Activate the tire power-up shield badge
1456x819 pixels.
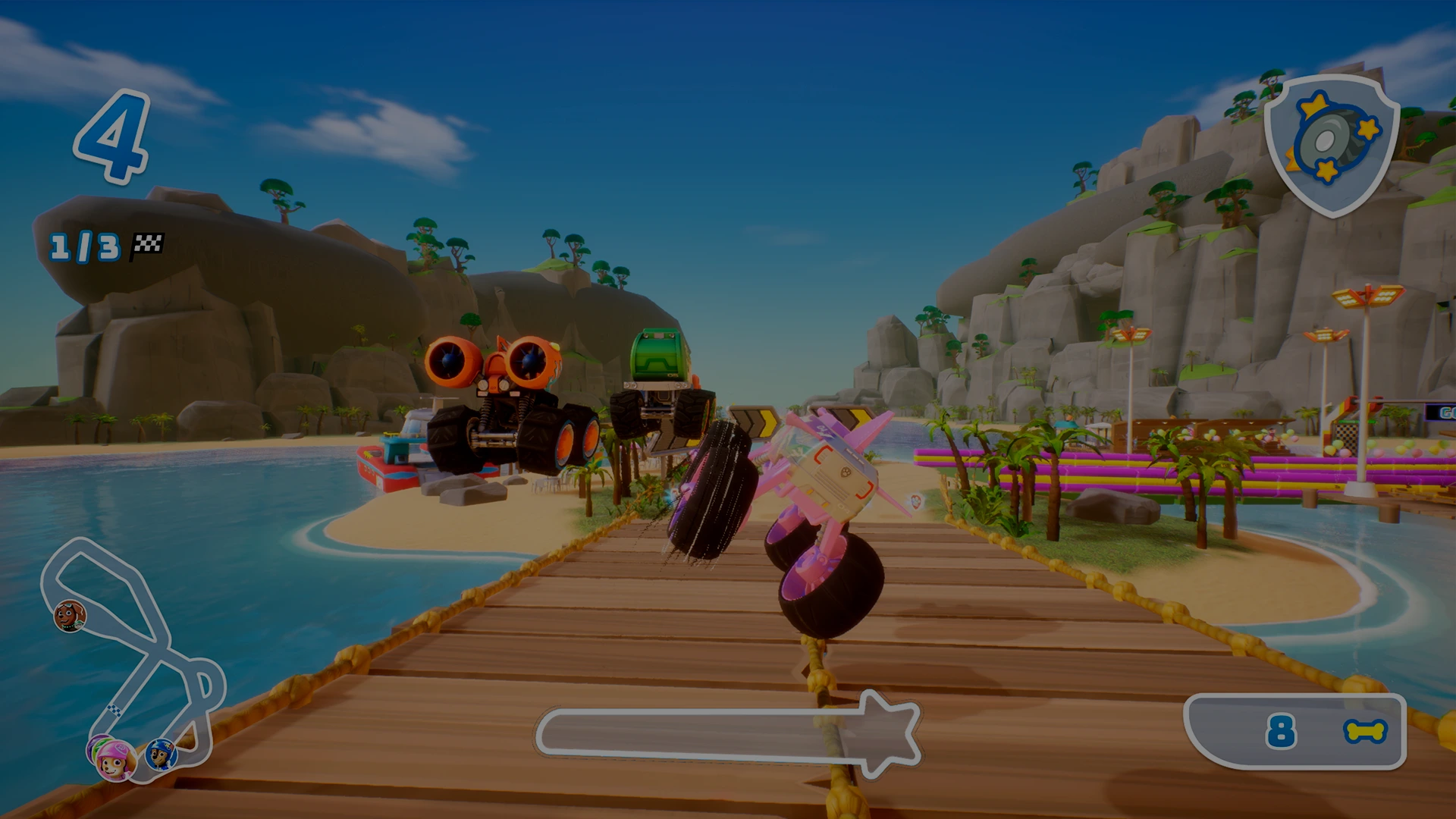click(x=1332, y=144)
